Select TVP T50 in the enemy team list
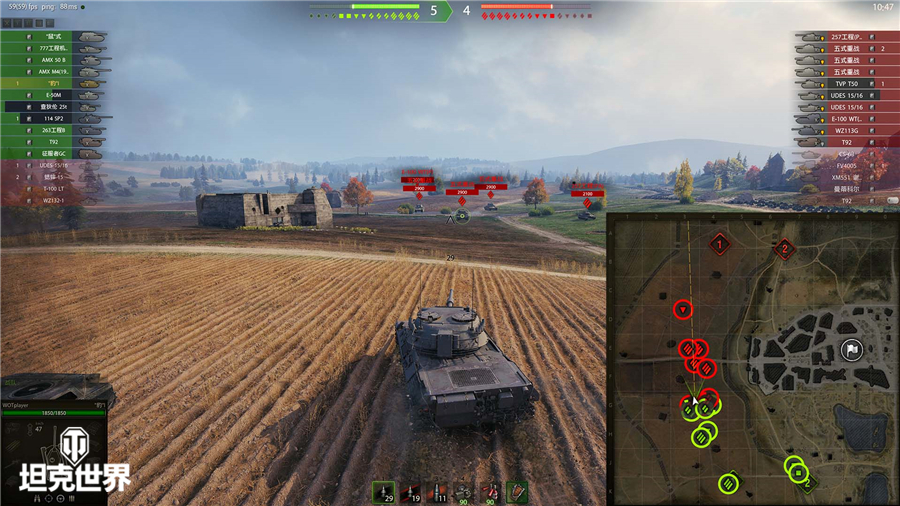Viewport: 900px width, 506px height. (x=846, y=84)
